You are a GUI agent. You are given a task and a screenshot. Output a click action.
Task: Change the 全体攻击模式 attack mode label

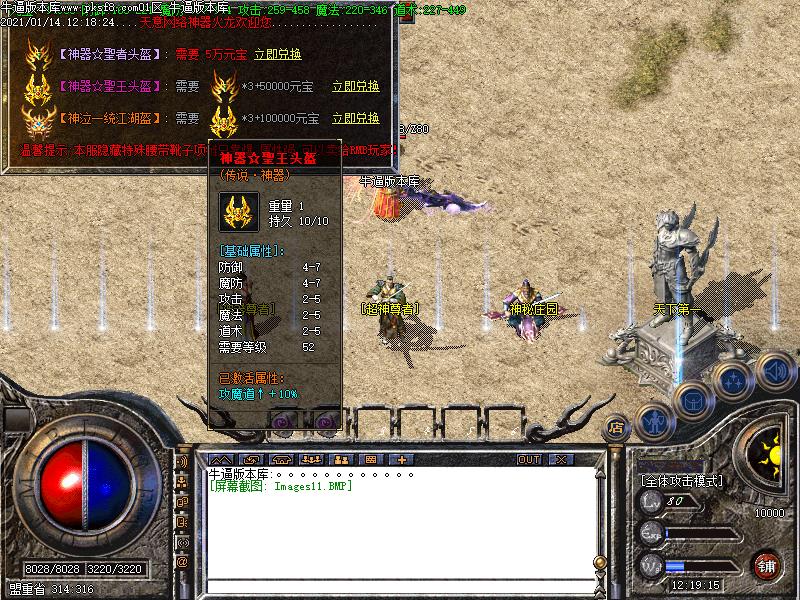pos(681,481)
